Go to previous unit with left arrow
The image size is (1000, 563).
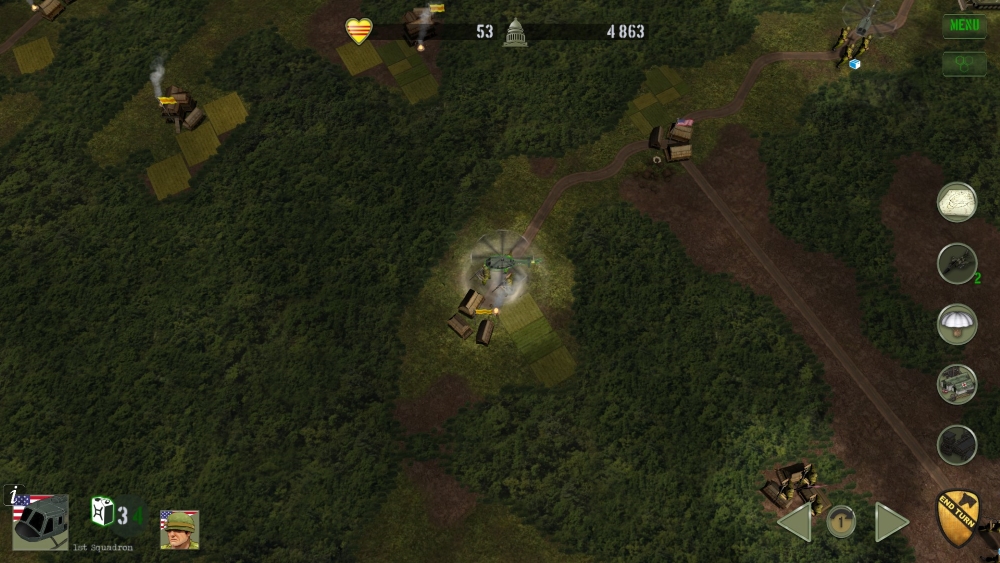pyautogui.click(x=795, y=522)
